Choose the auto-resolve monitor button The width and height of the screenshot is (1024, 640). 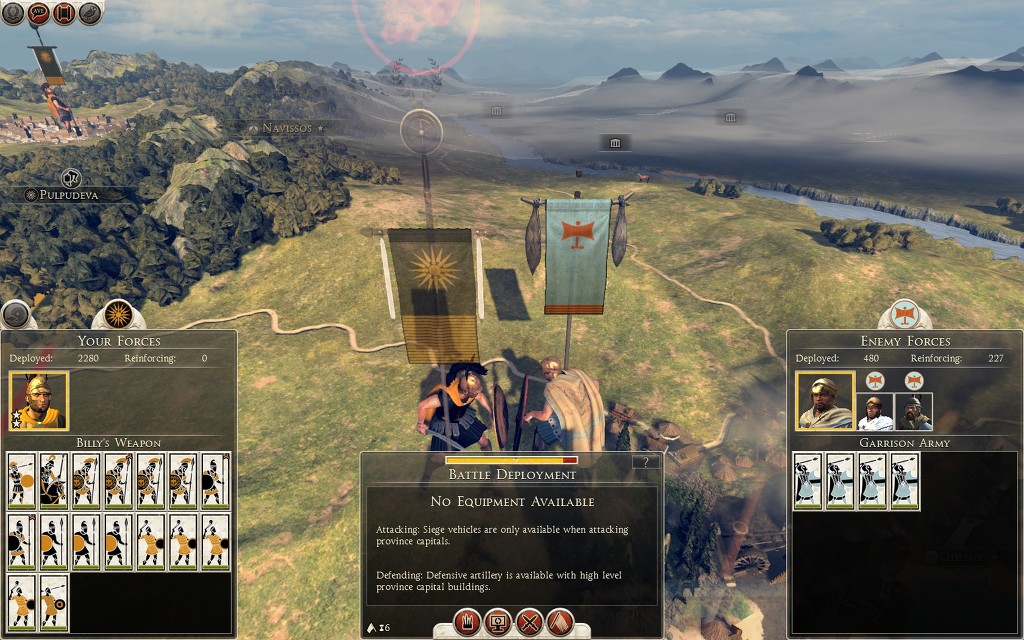coord(497,622)
